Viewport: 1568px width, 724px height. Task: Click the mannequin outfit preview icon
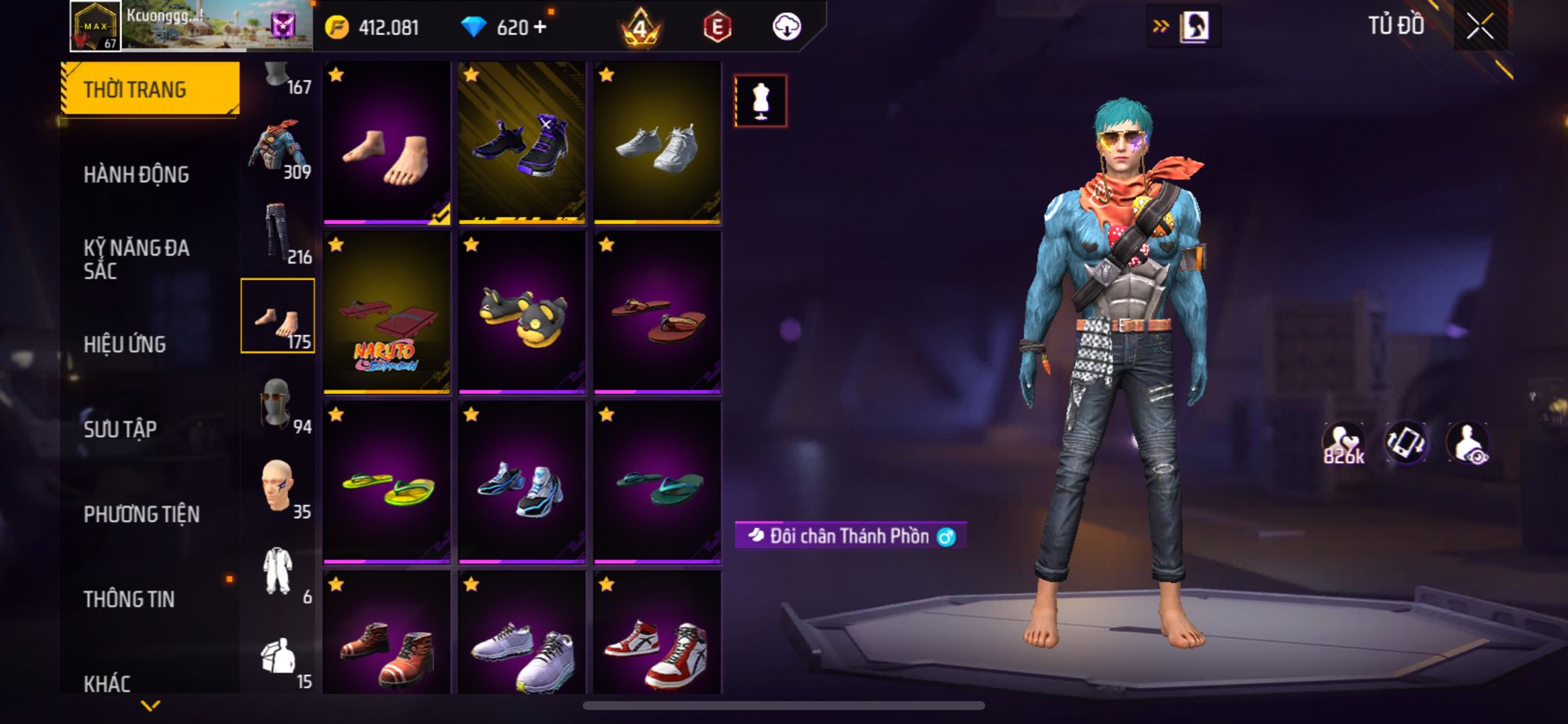[760, 101]
